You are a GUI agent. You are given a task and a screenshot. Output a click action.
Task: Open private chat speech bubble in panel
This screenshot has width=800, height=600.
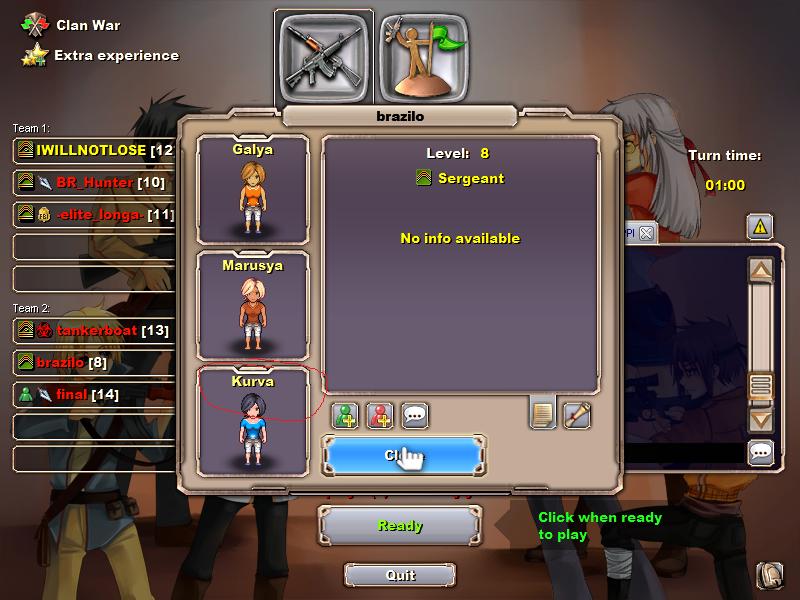(415, 415)
